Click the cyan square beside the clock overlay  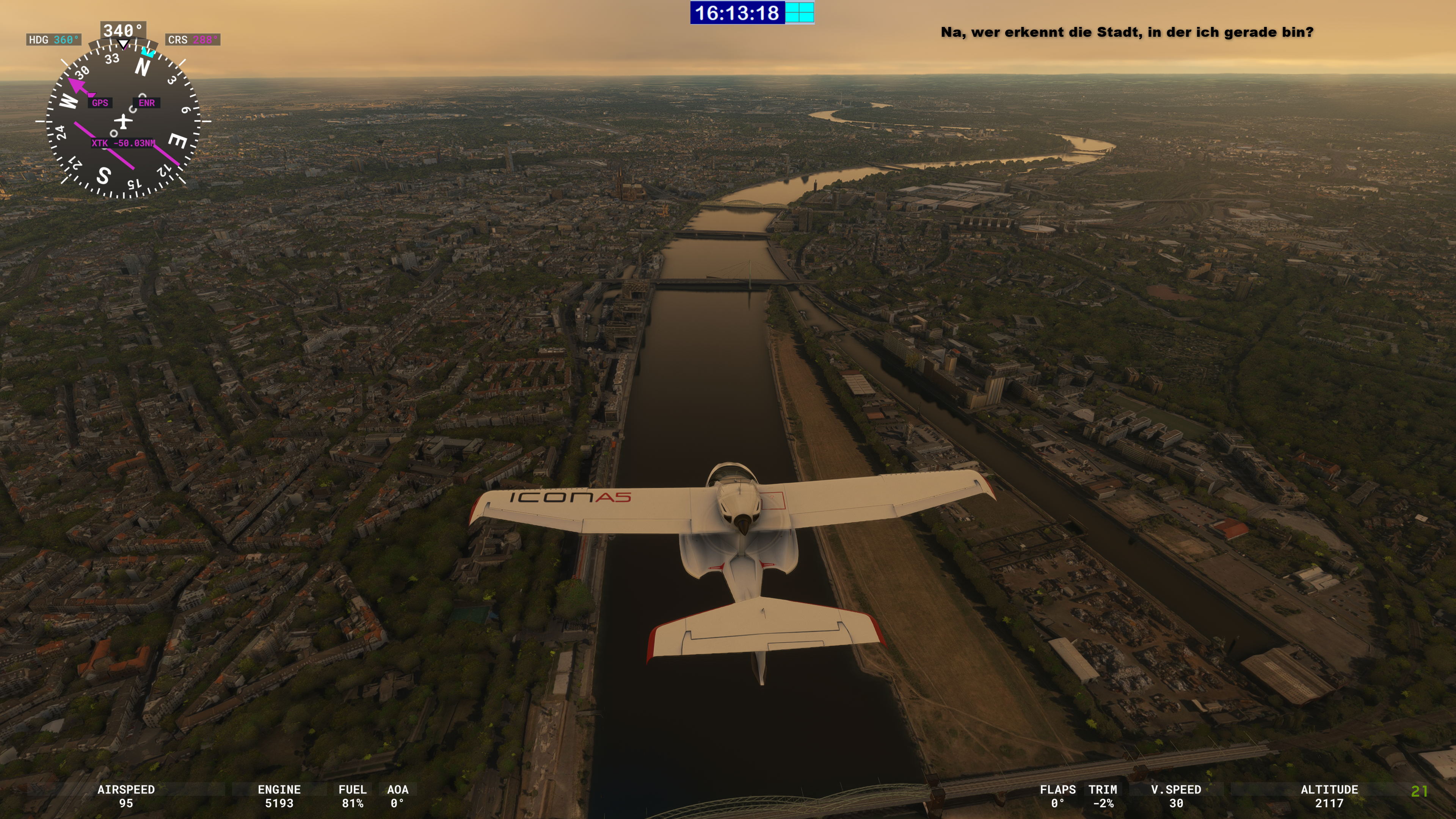pyautogui.click(x=799, y=13)
